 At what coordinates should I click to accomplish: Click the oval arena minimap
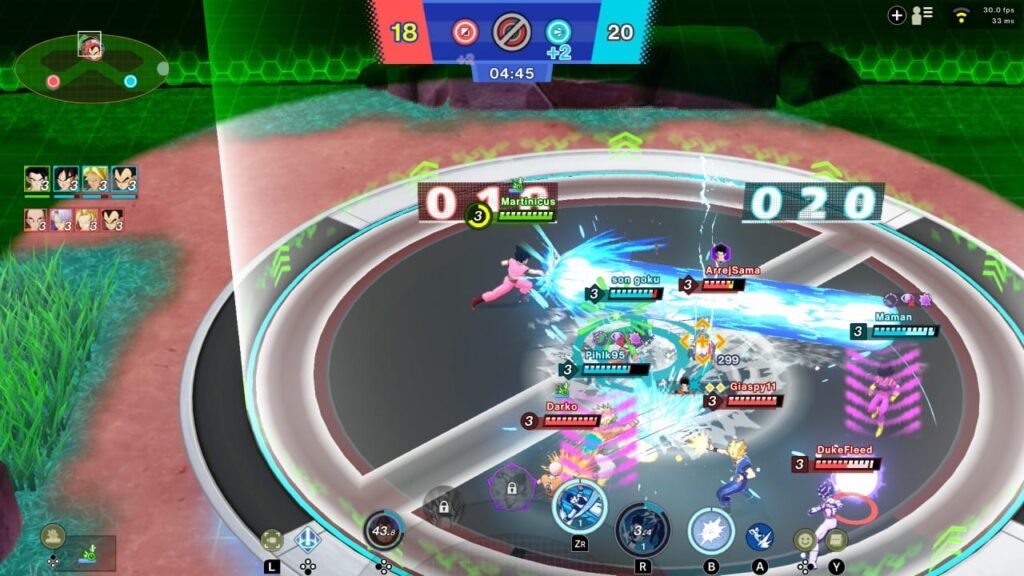[x=91, y=70]
